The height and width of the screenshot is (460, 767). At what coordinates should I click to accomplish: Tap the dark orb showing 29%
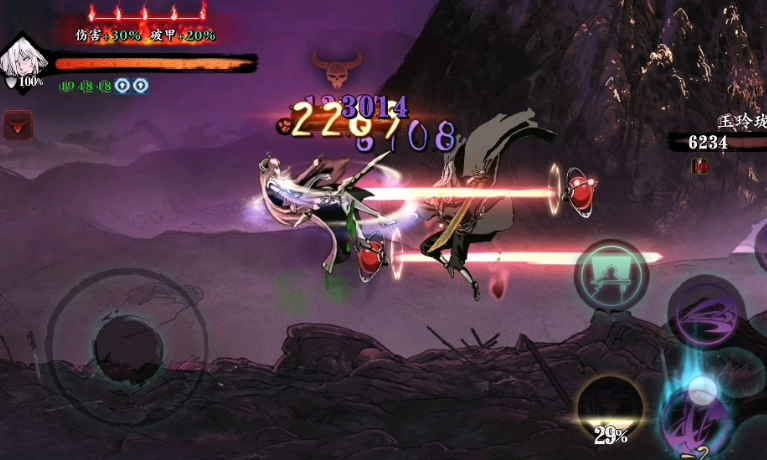tap(610, 408)
